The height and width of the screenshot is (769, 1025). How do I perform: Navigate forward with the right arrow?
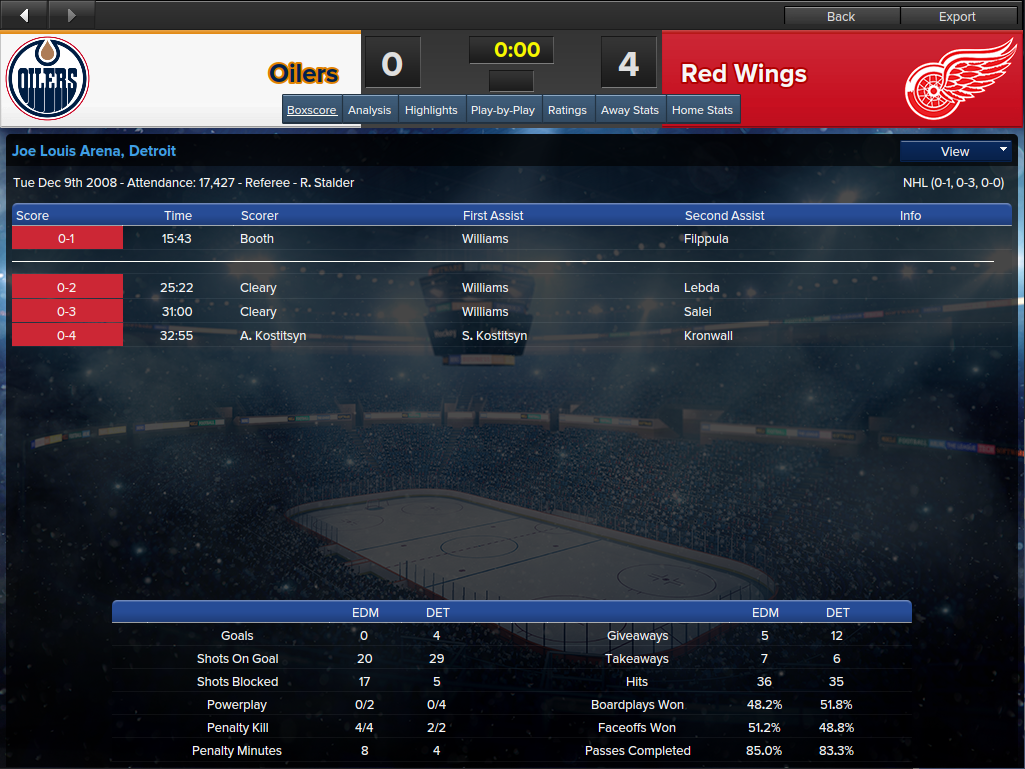(x=71, y=15)
